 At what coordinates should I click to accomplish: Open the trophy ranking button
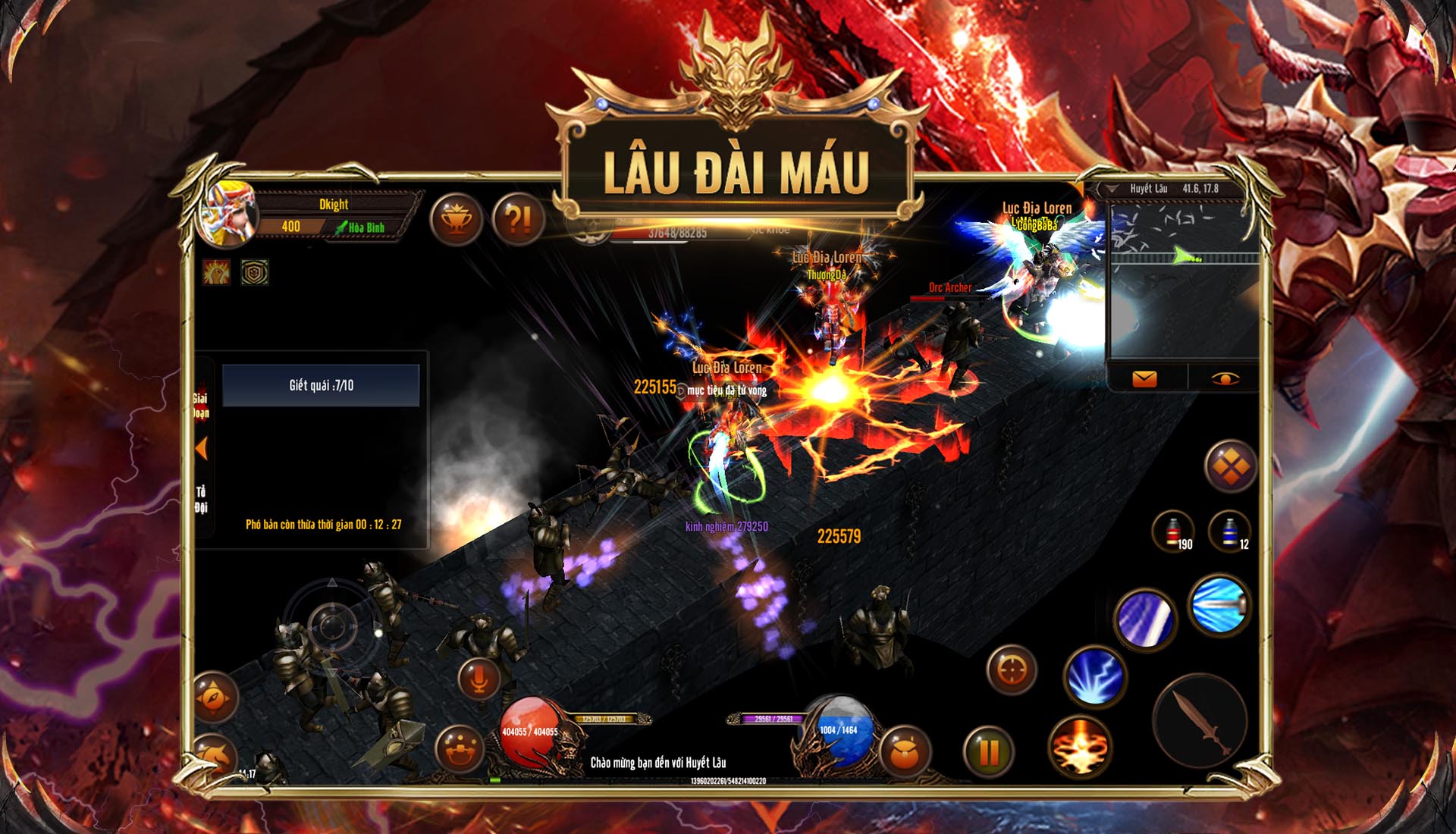coord(457,220)
